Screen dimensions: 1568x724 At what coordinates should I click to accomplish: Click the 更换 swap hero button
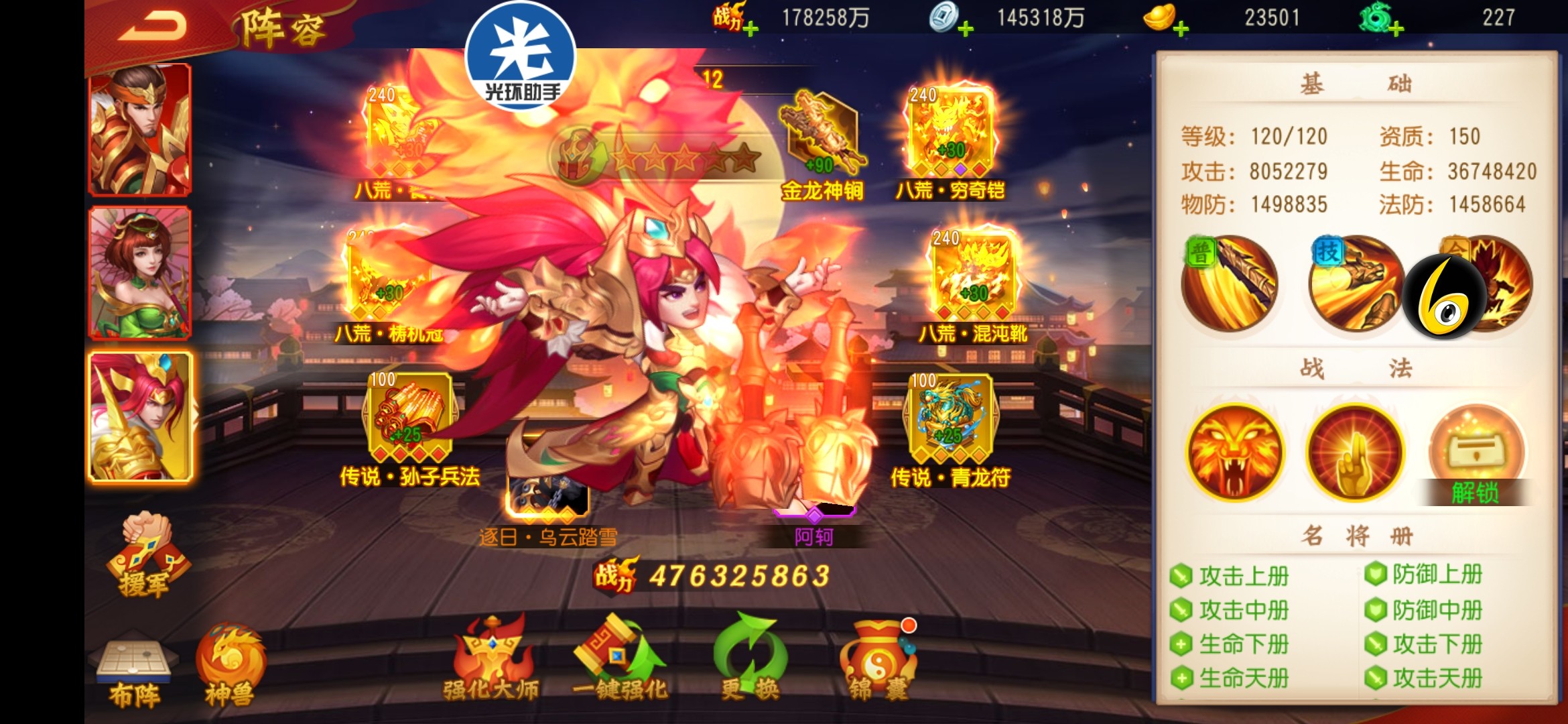point(749,659)
